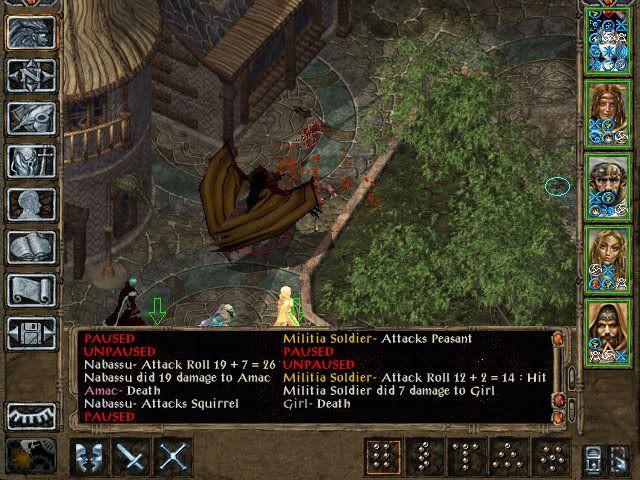Viewport: 640px width, 480px height.
Task: Choose the single sword Attack action
Action: (132, 457)
